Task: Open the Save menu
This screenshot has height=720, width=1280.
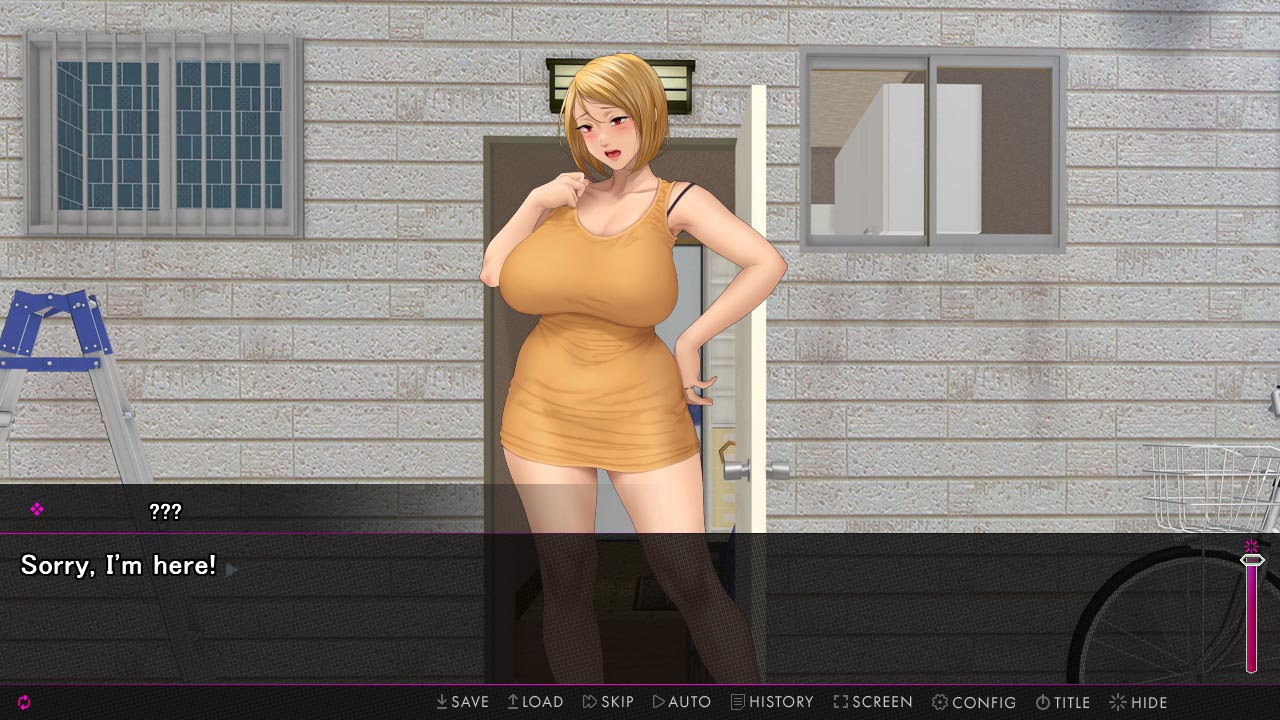Action: click(462, 702)
